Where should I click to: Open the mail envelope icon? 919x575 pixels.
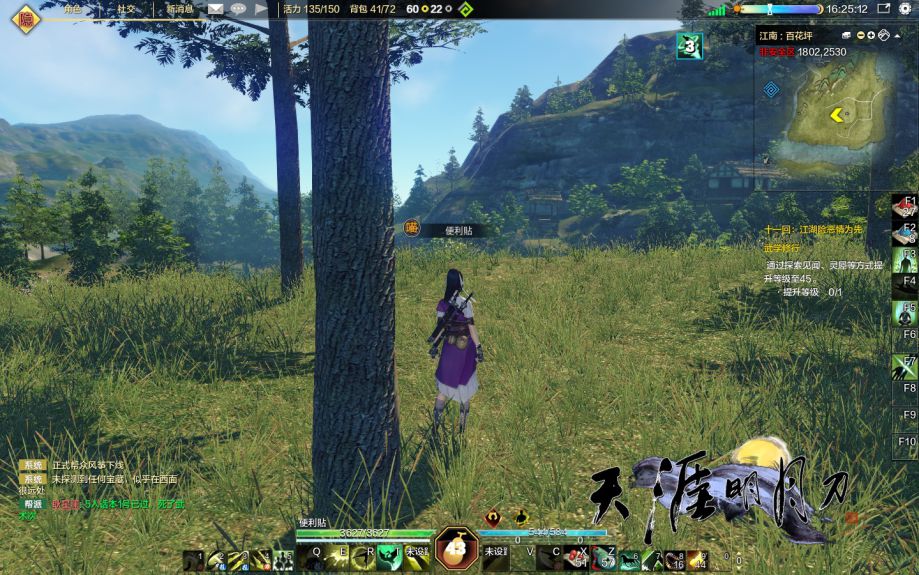point(216,9)
